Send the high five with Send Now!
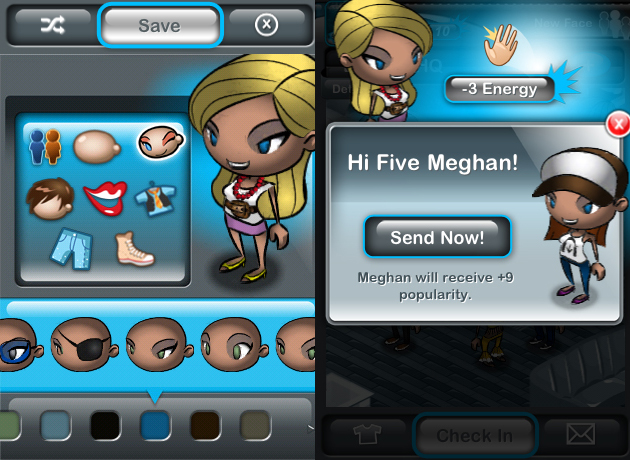Viewport: 630px width, 460px height. click(x=437, y=237)
